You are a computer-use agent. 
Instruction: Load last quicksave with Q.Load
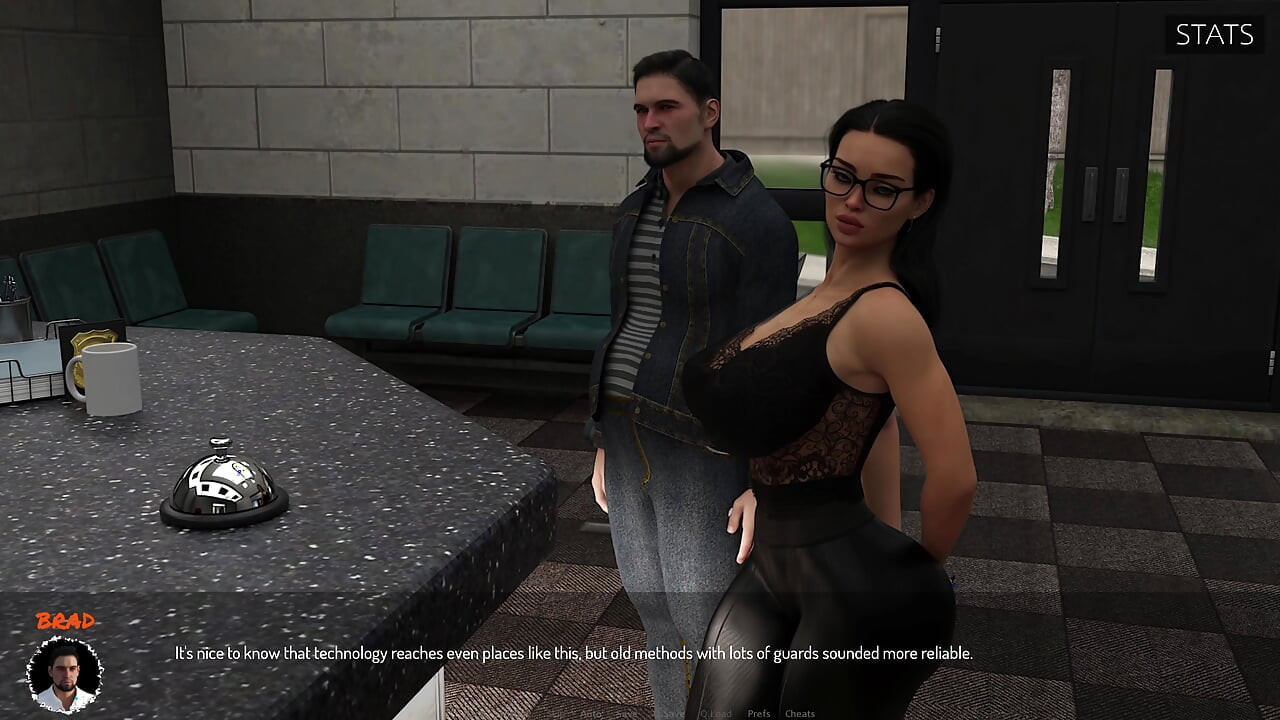(x=717, y=713)
